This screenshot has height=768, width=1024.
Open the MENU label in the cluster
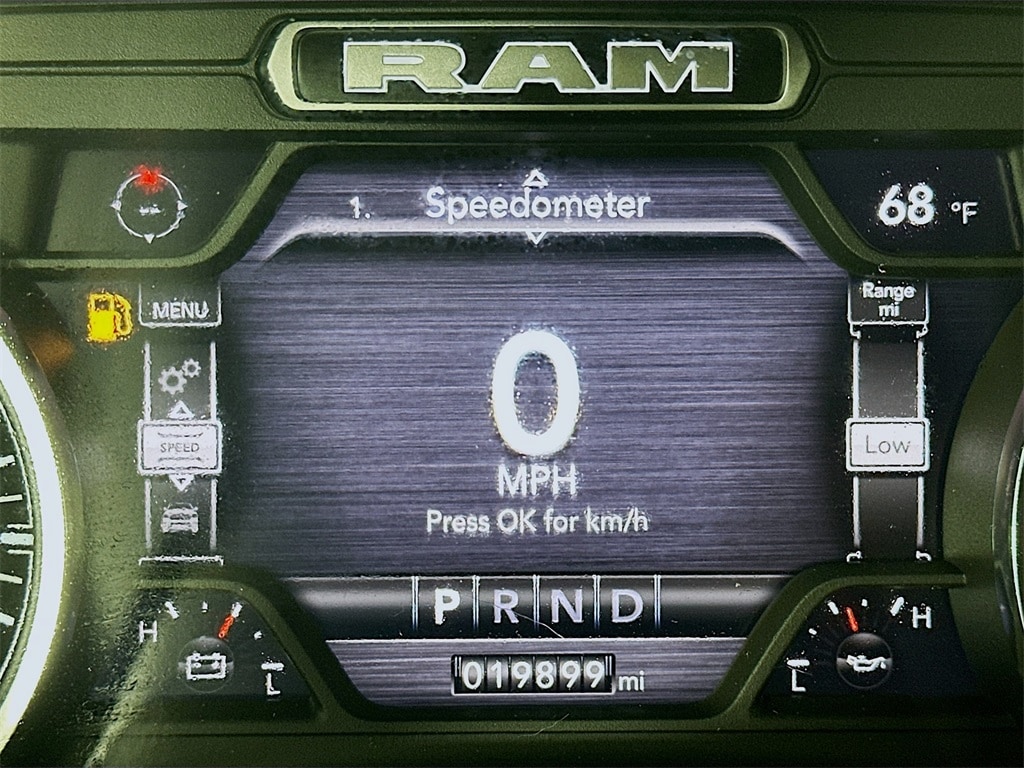coord(180,310)
